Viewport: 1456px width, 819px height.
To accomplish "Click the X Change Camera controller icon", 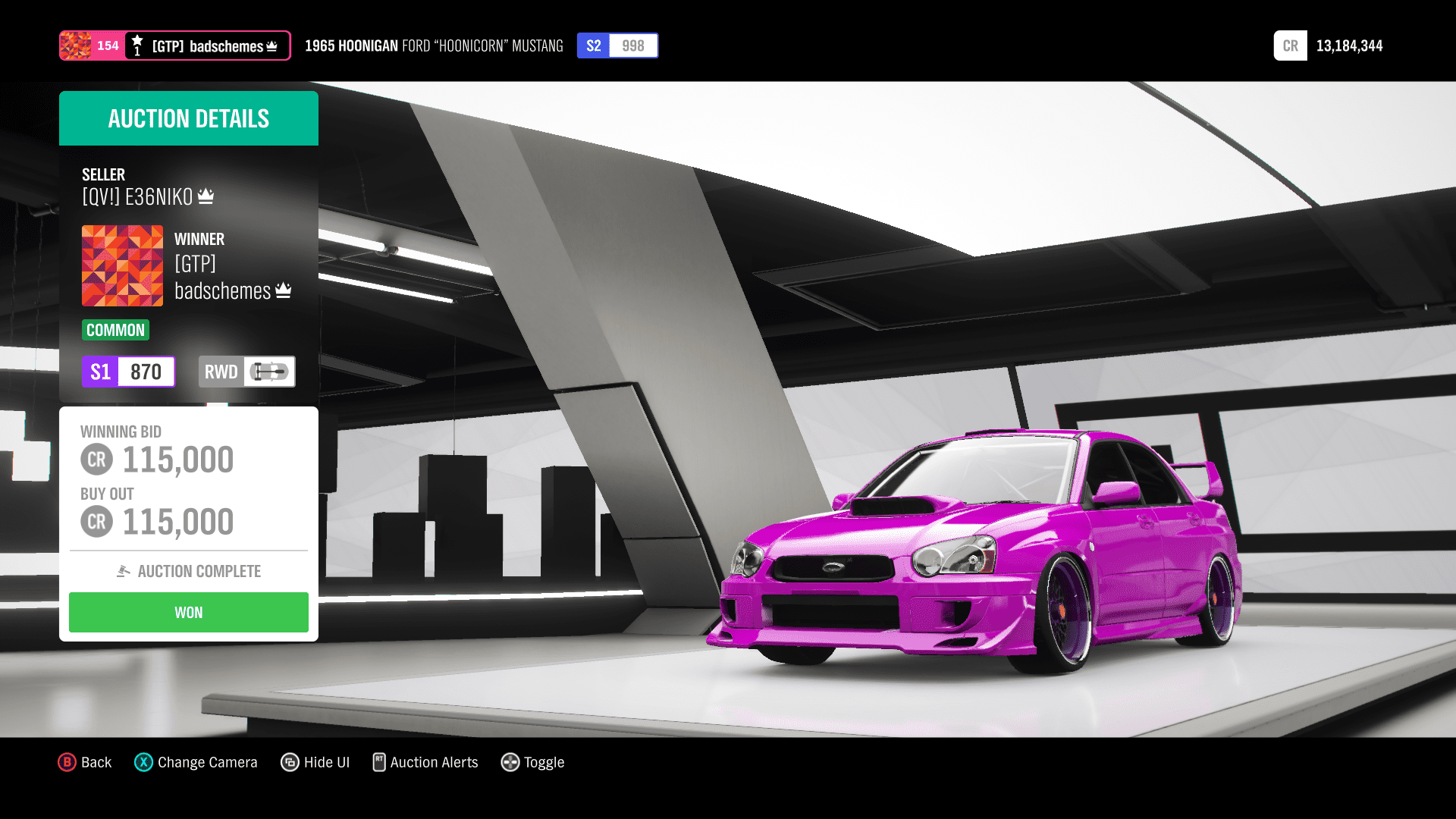I will pyautogui.click(x=143, y=762).
